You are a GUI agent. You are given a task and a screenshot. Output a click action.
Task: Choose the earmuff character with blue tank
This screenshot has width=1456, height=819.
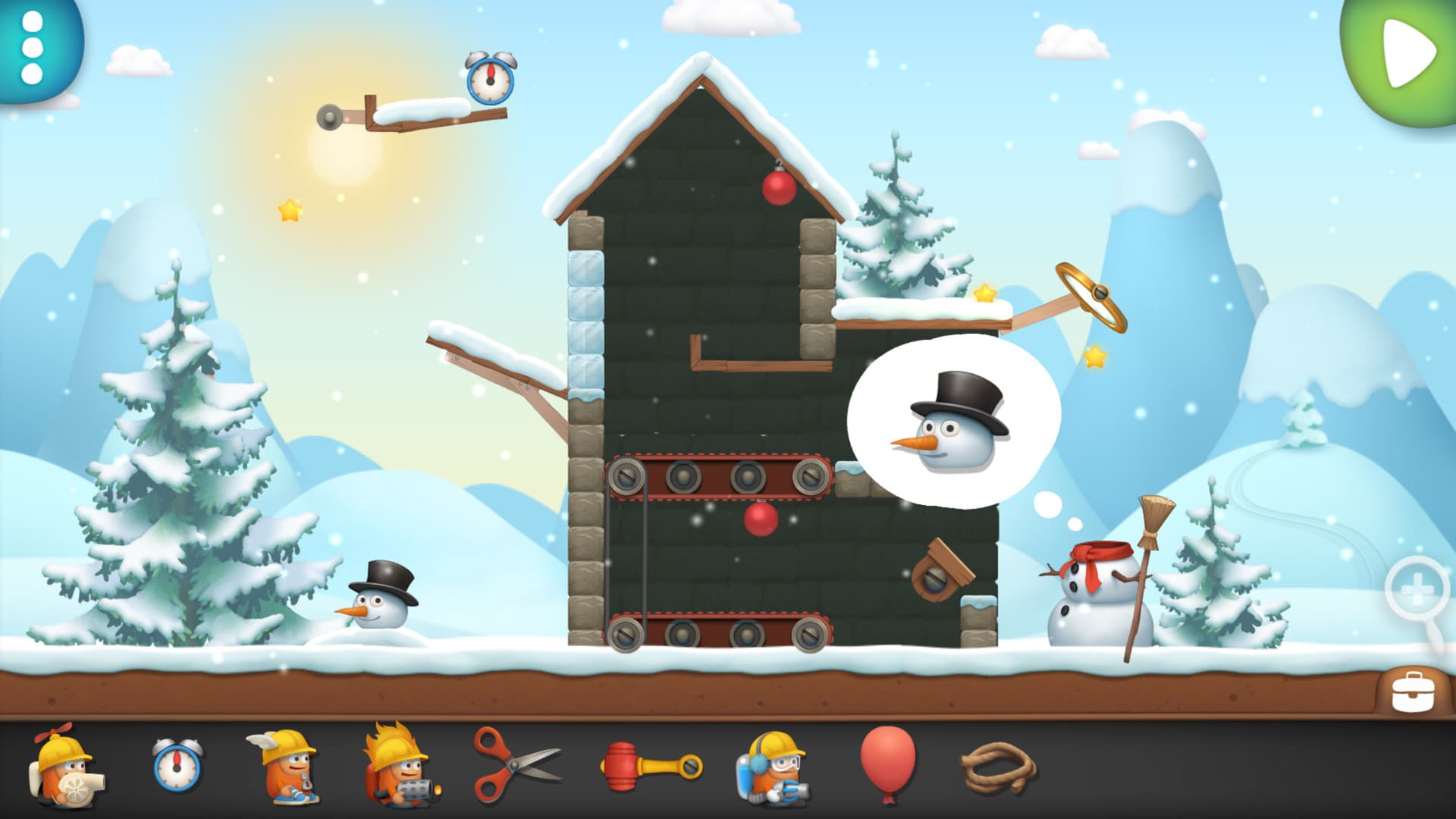coord(770,767)
